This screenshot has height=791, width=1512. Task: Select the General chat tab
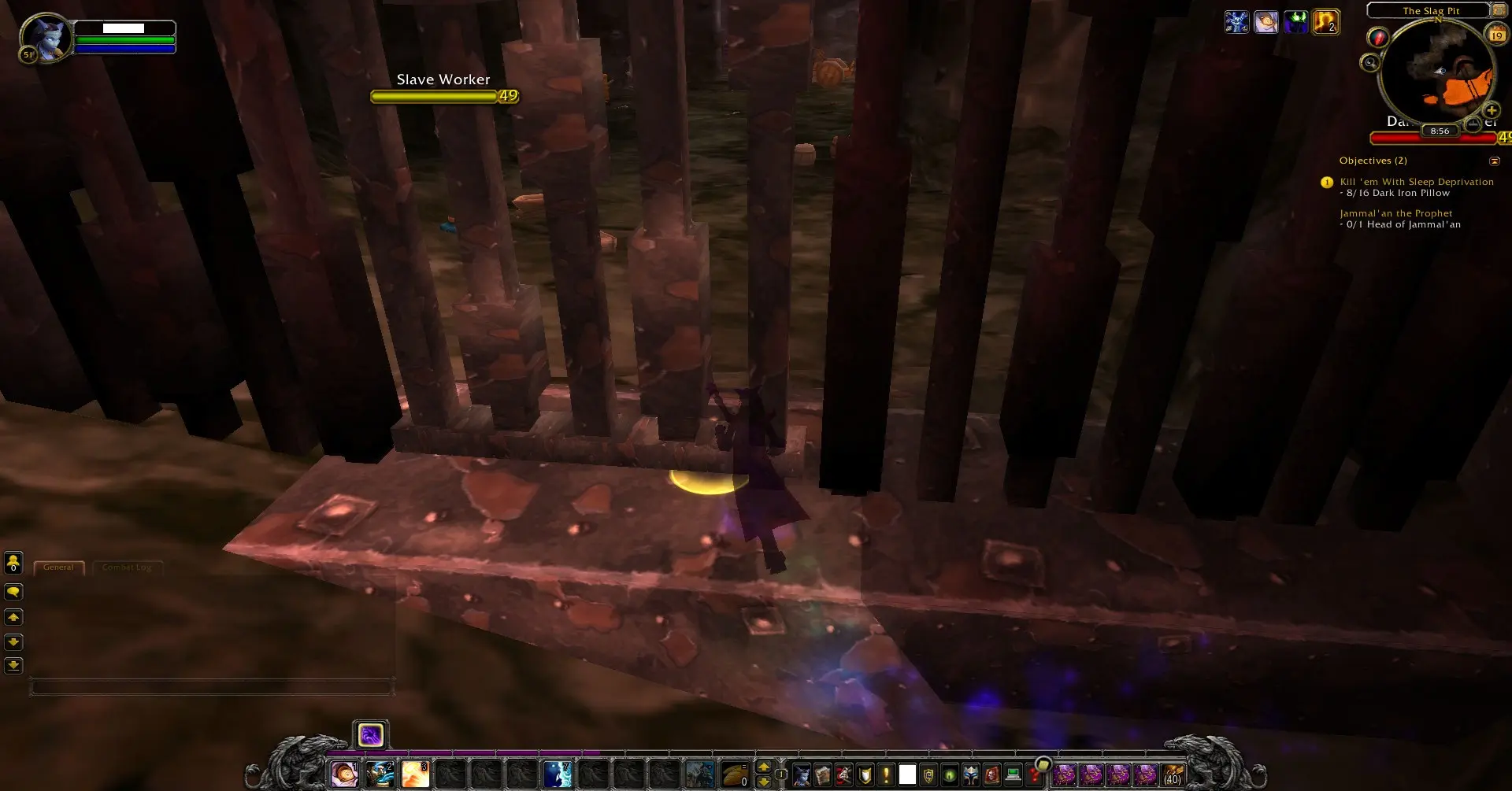(59, 567)
